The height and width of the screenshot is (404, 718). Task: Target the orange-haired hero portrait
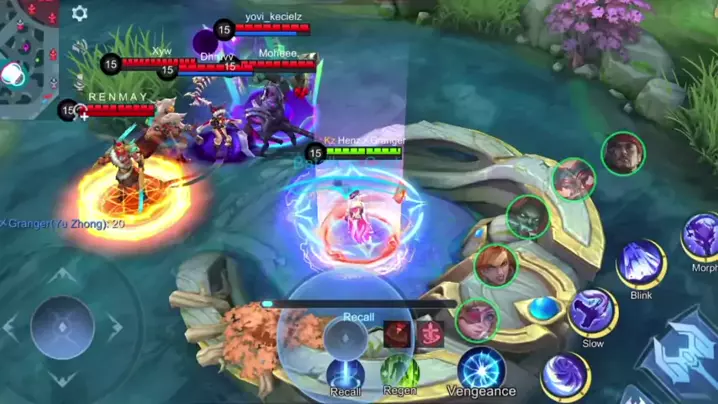coord(496,266)
